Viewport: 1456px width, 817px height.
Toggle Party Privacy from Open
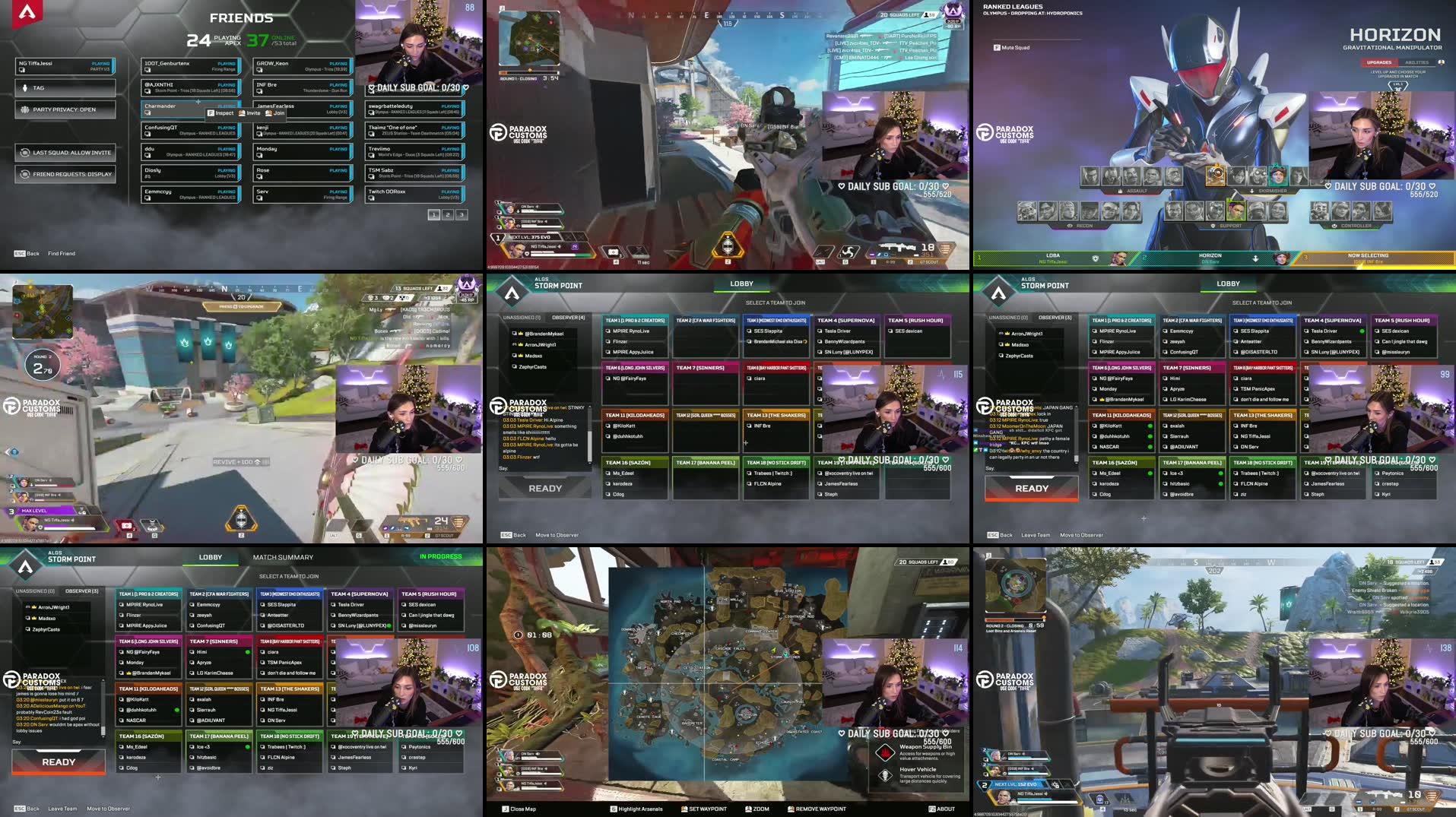[65, 109]
